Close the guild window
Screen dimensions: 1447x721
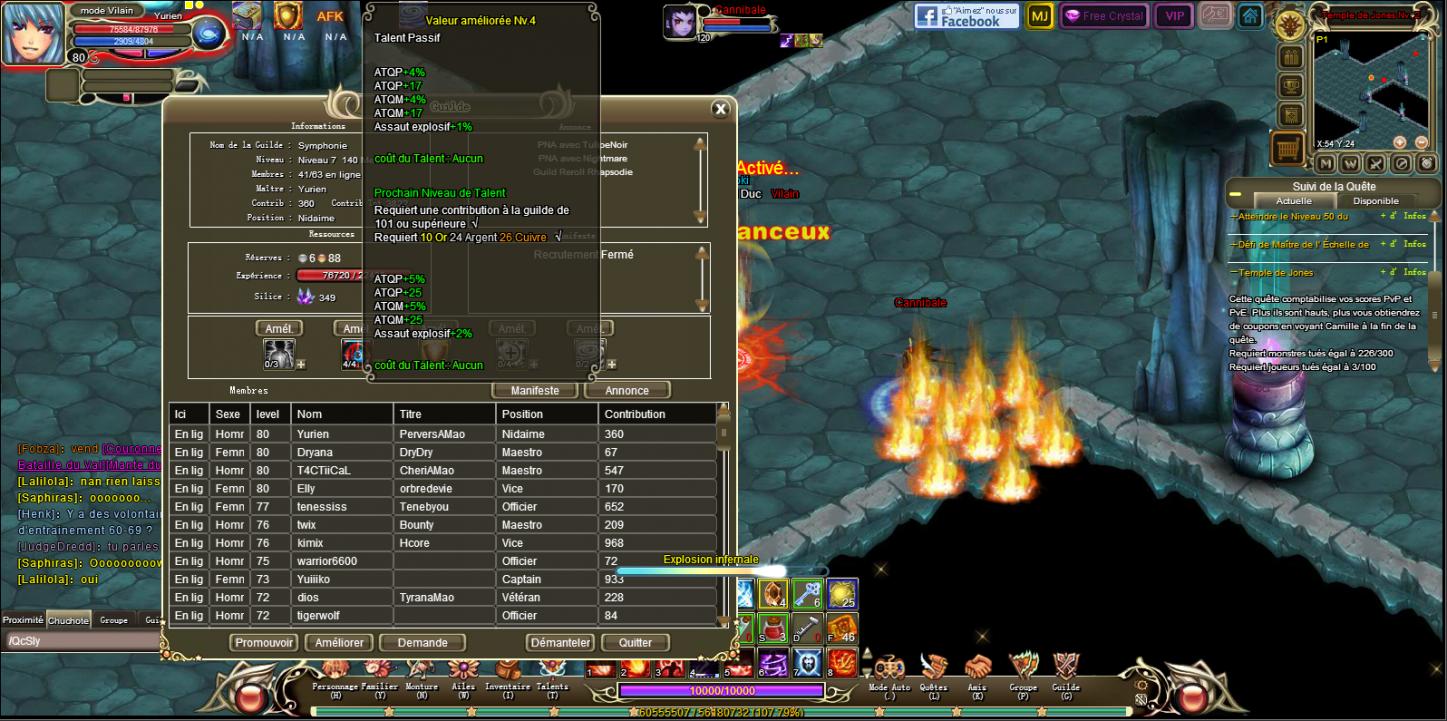(x=720, y=109)
